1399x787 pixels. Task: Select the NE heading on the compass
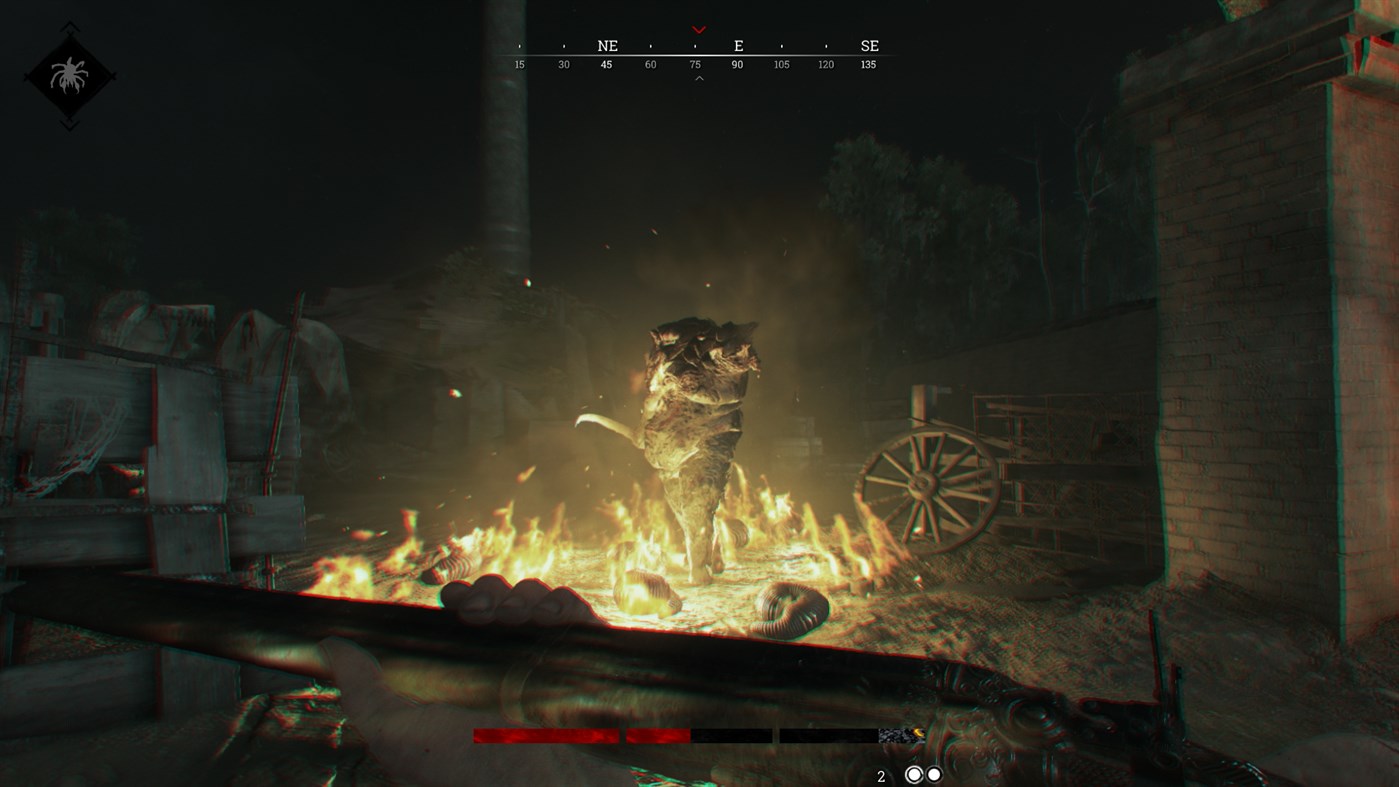coord(606,45)
